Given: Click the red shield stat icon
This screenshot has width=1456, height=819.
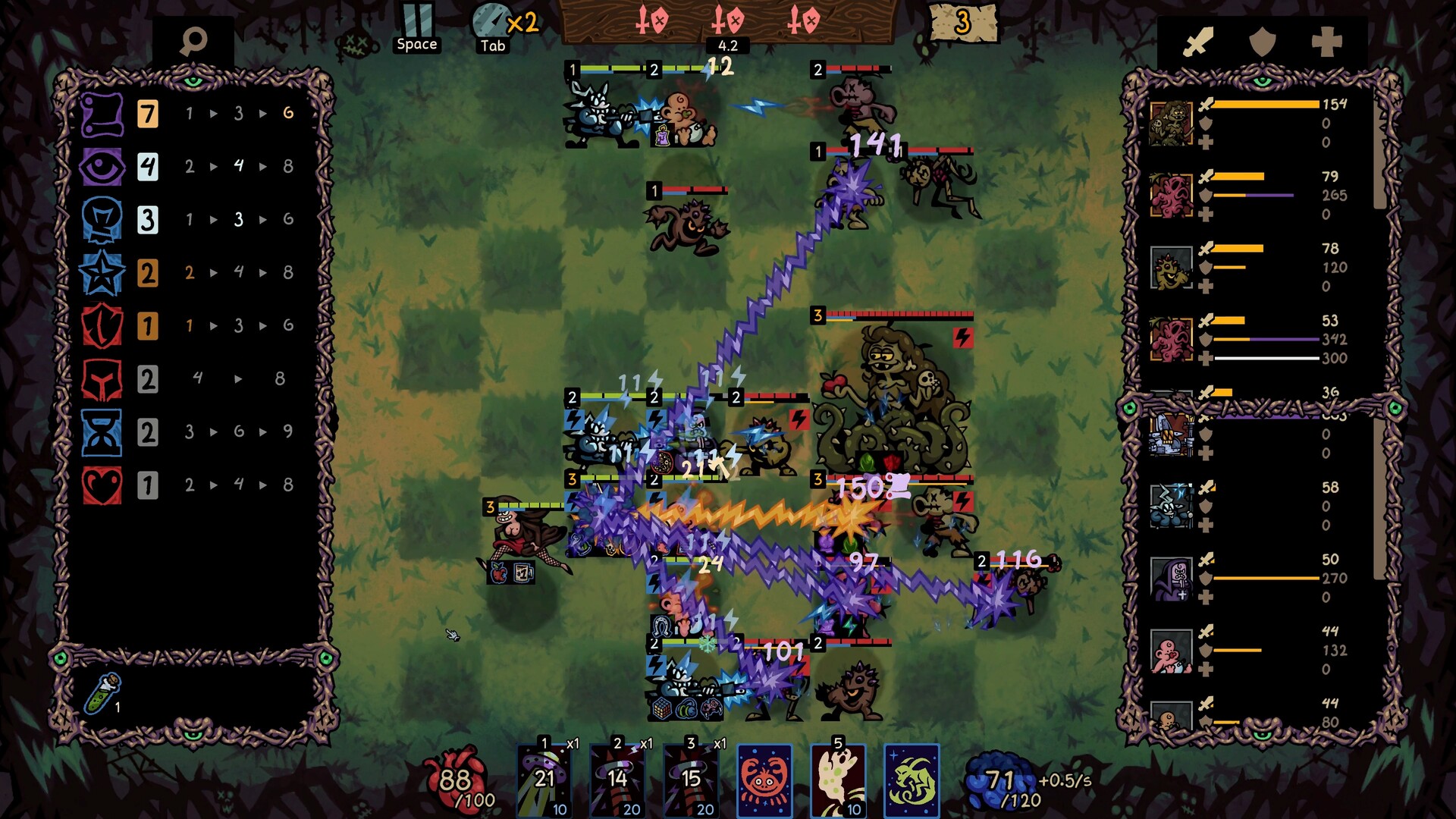Looking at the screenshot, I should 102,326.
